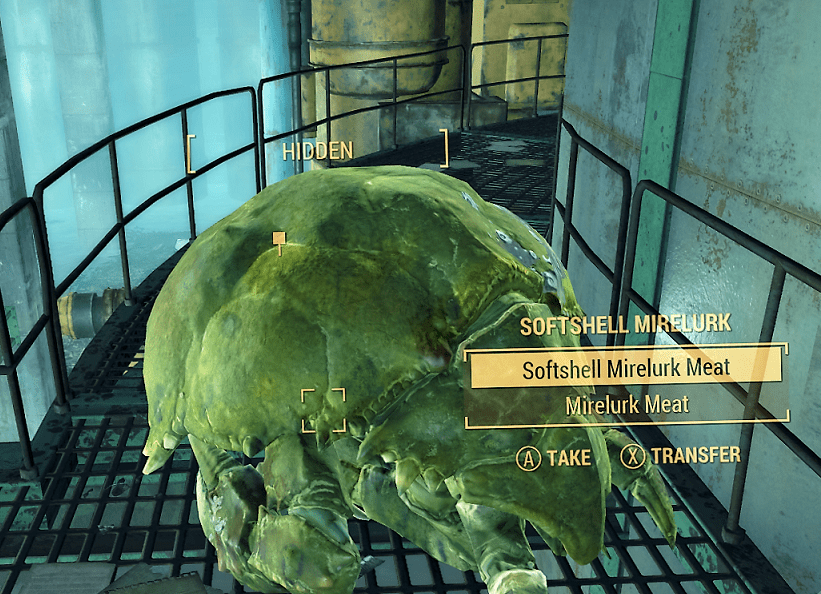Choose the Mirelurk Meat loot entry

coord(626,405)
